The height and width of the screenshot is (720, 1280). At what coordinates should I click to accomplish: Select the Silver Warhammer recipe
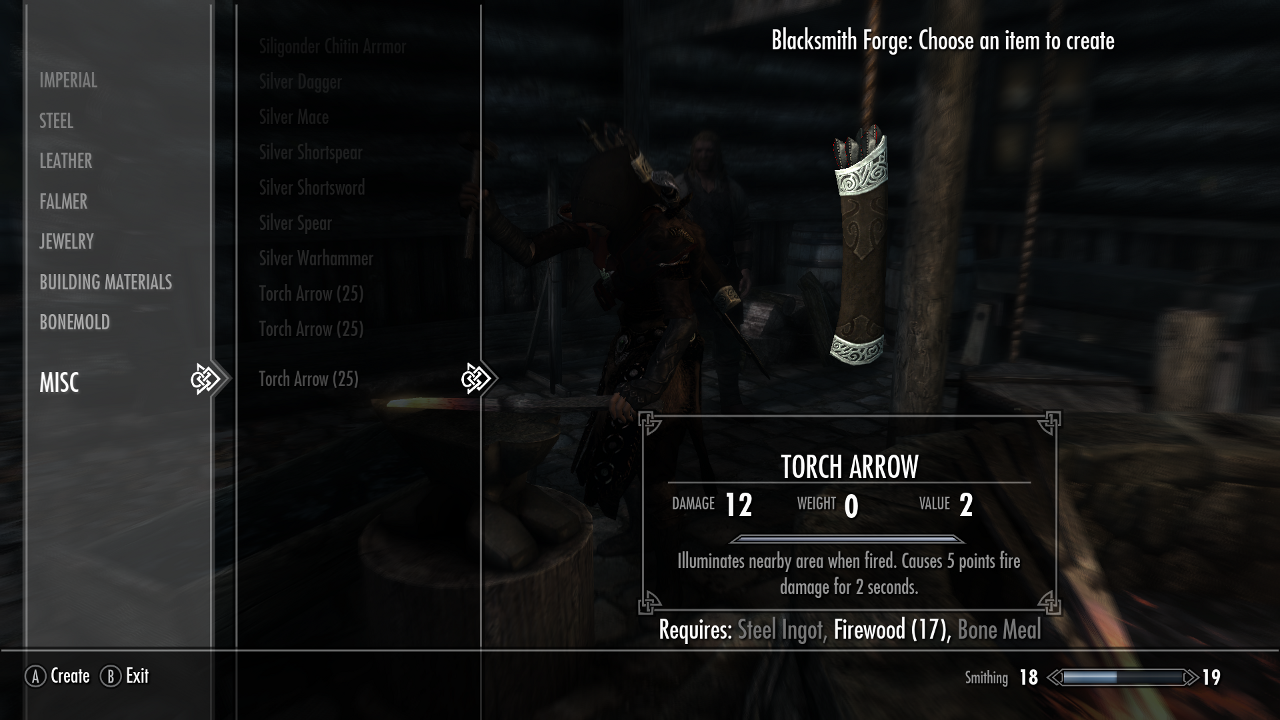[x=316, y=258]
